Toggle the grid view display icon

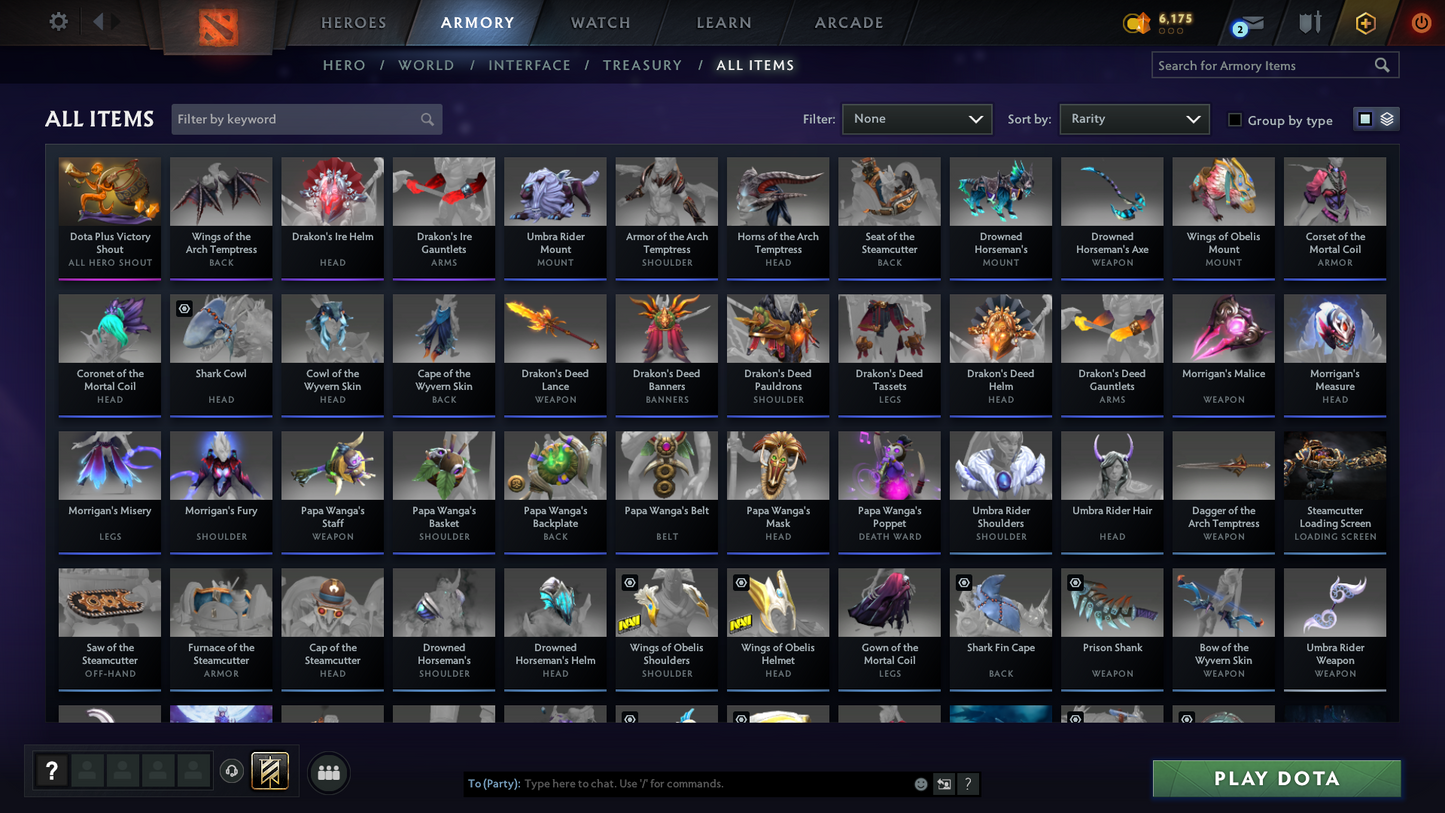pyautogui.click(x=1365, y=118)
